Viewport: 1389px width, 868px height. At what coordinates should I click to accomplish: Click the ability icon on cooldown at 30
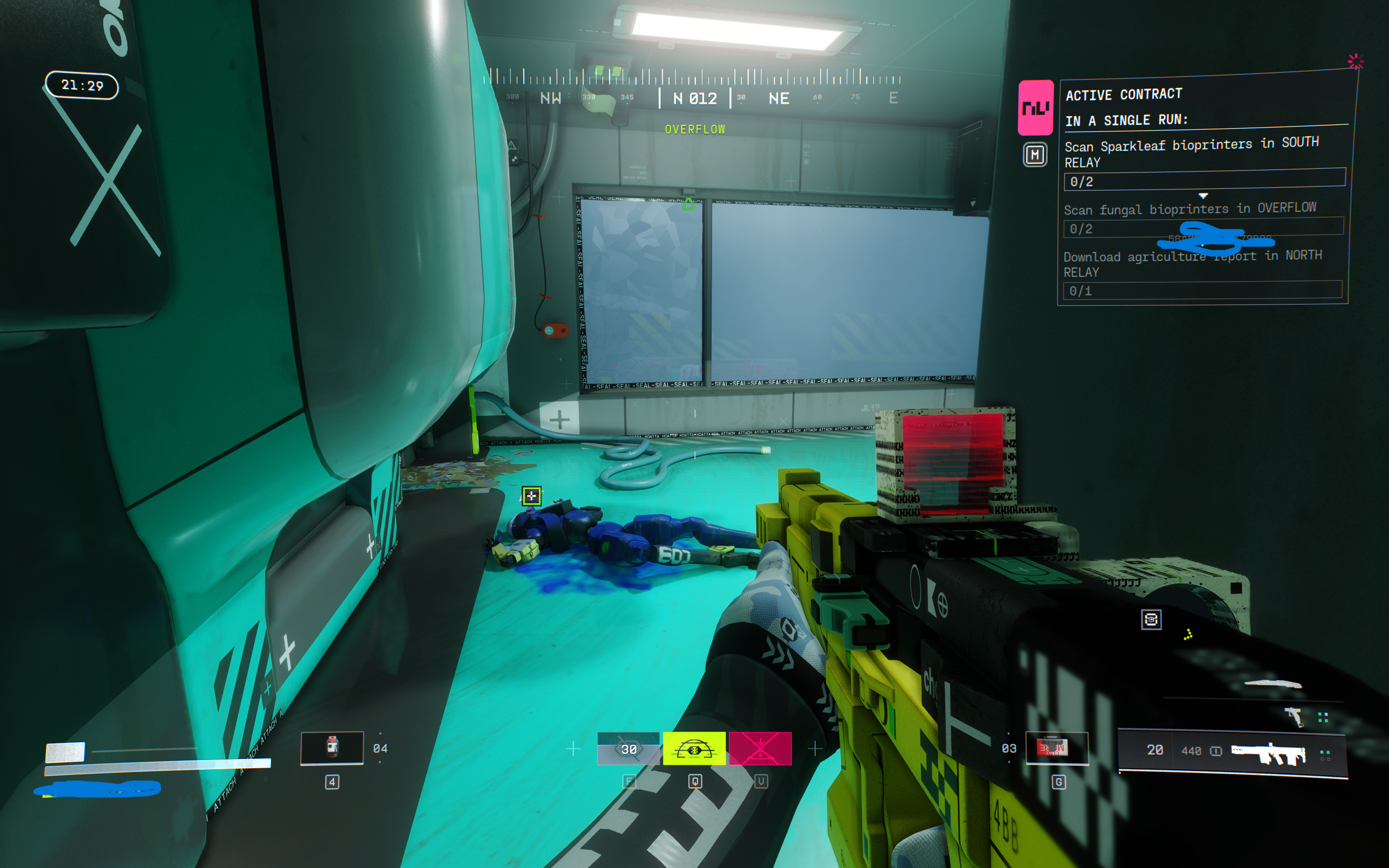pos(629,749)
